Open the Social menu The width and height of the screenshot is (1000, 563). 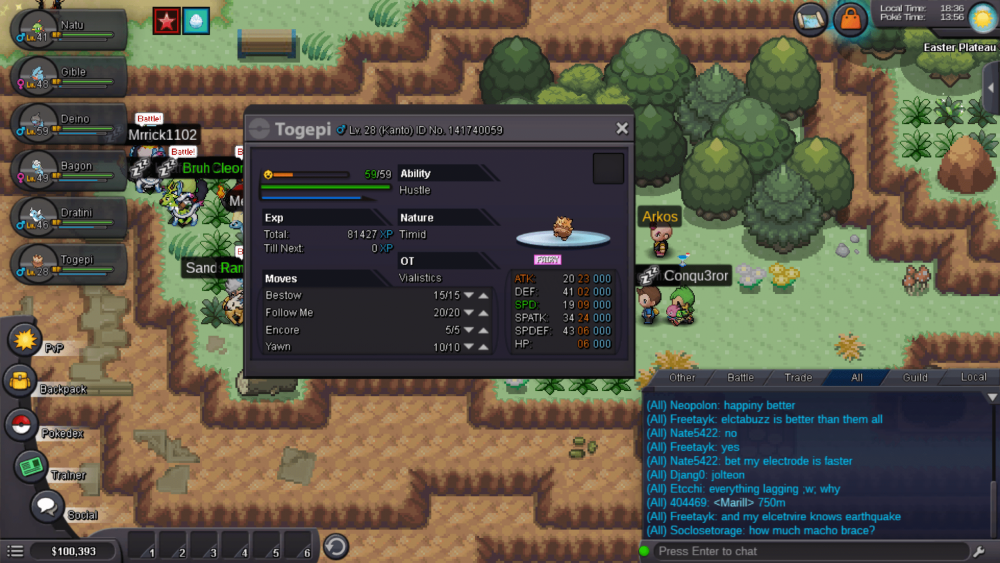point(45,506)
